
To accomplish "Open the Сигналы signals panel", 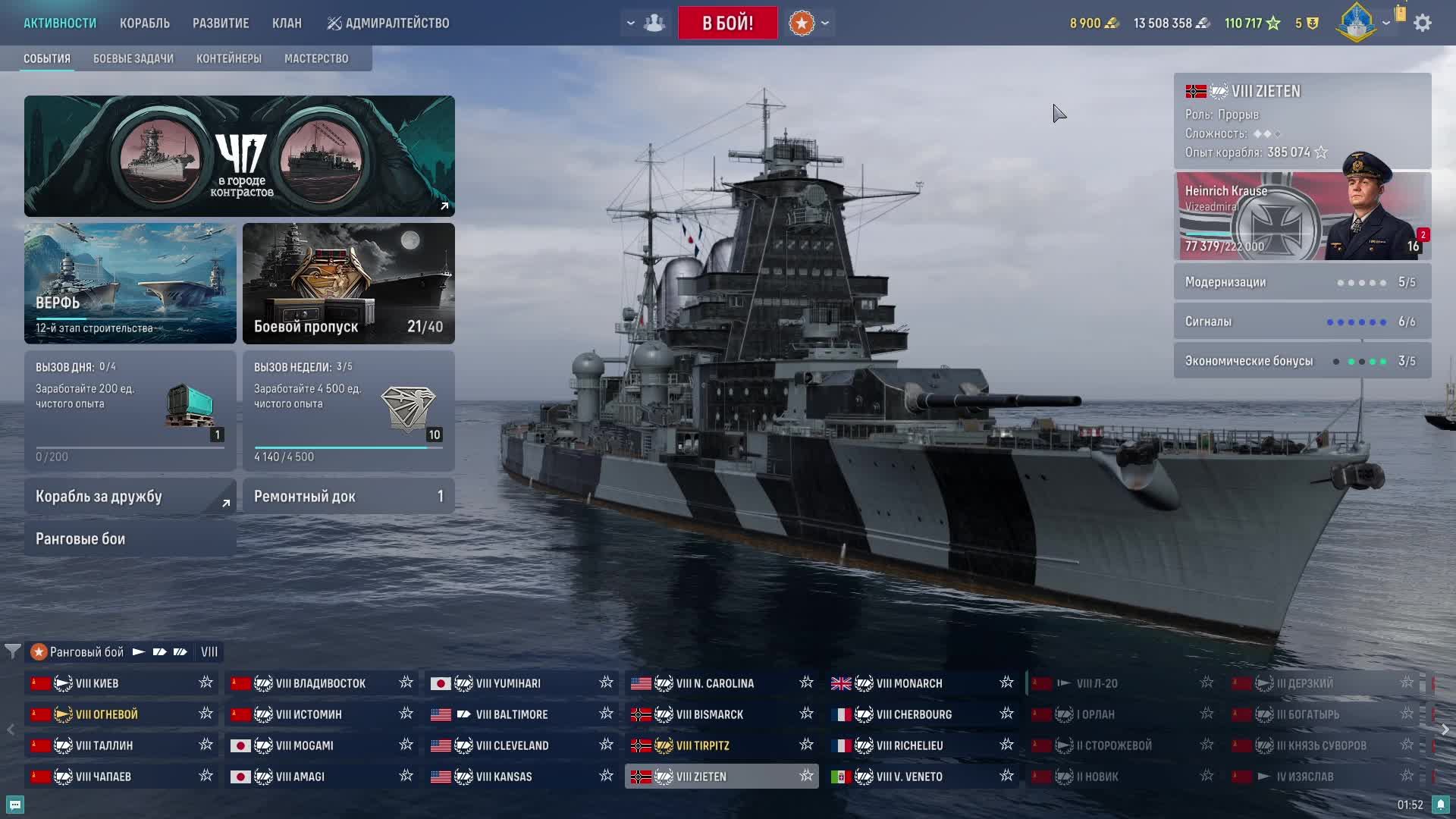I will [1301, 322].
